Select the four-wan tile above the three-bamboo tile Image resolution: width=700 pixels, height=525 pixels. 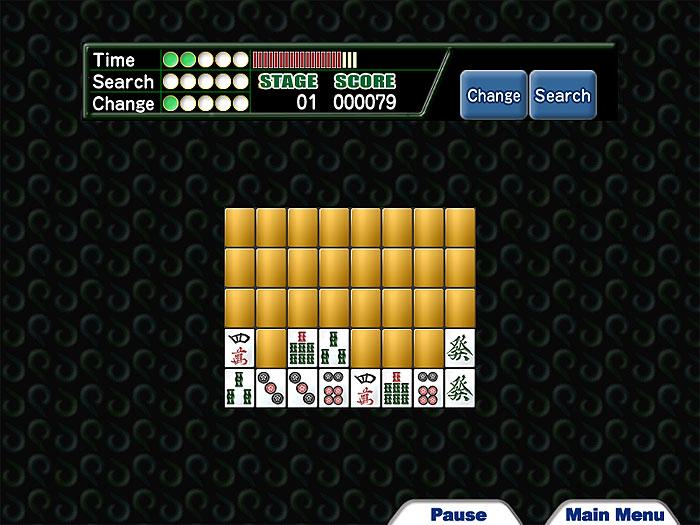coord(240,347)
